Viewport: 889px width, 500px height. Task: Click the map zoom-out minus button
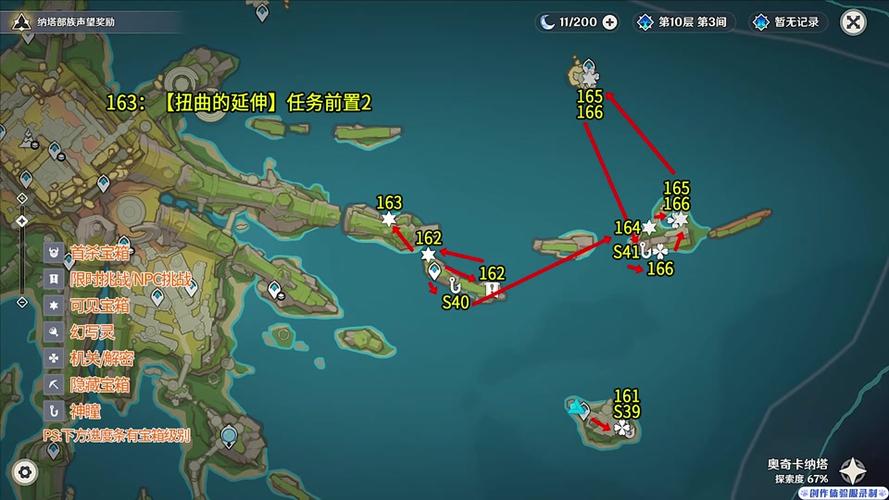click(x=22, y=301)
